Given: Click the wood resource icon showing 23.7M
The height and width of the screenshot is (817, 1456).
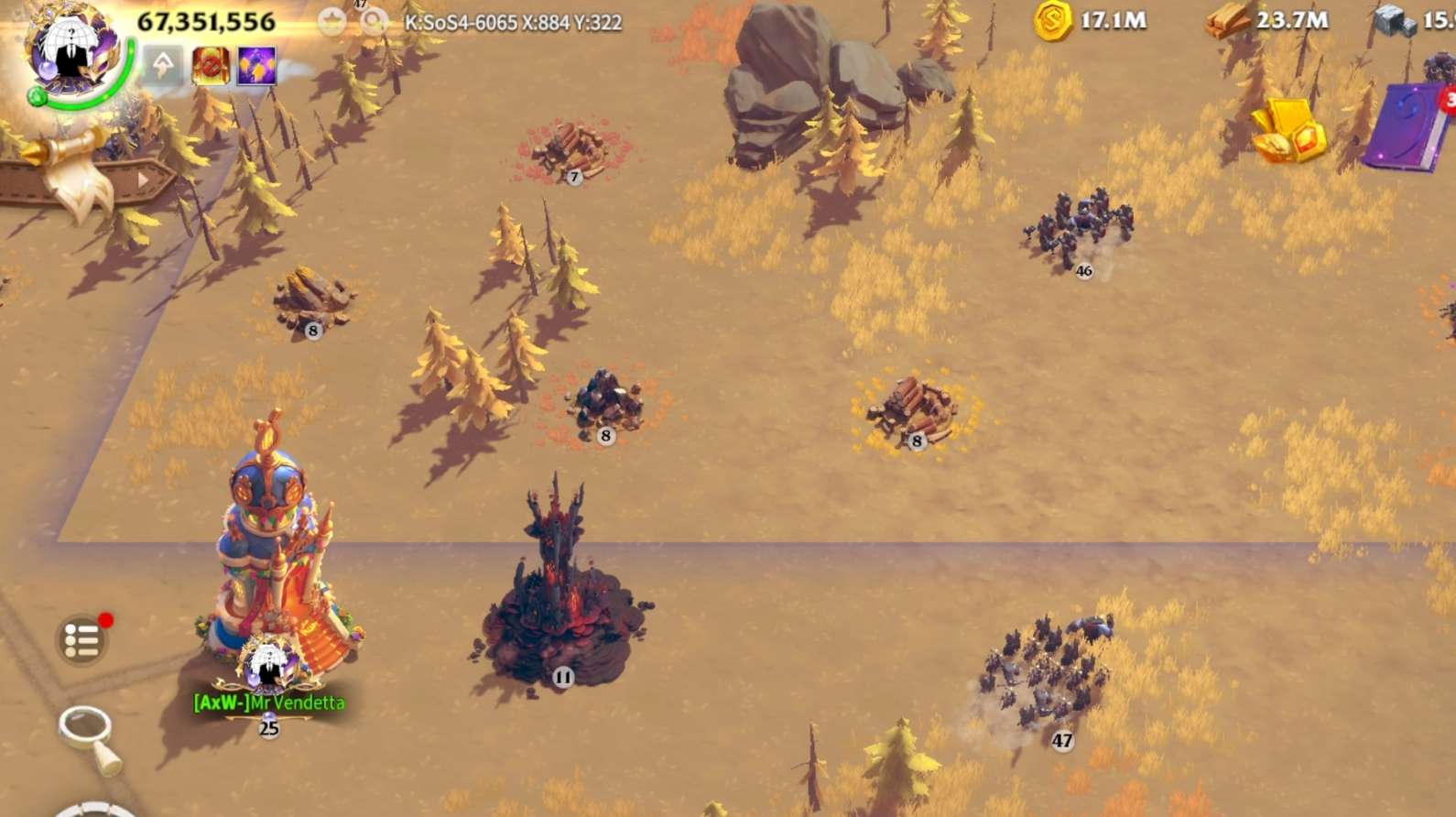Looking at the screenshot, I should [1227, 20].
